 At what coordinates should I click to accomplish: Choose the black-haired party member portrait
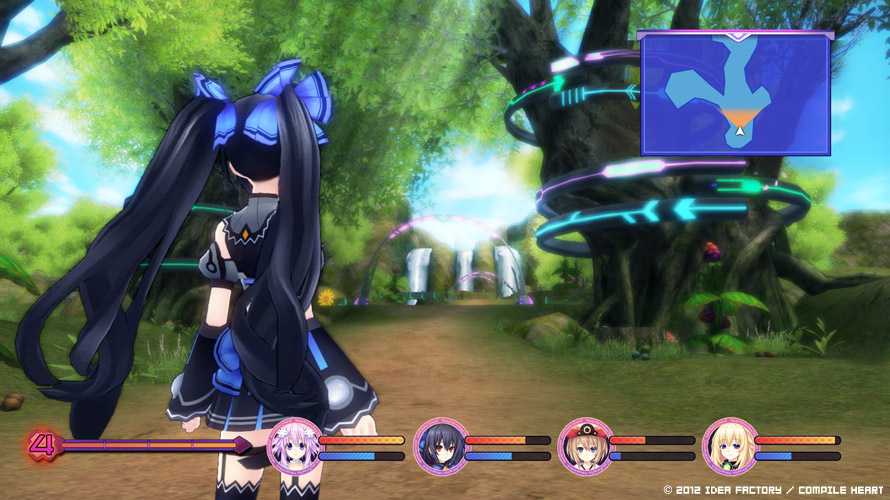(440, 446)
